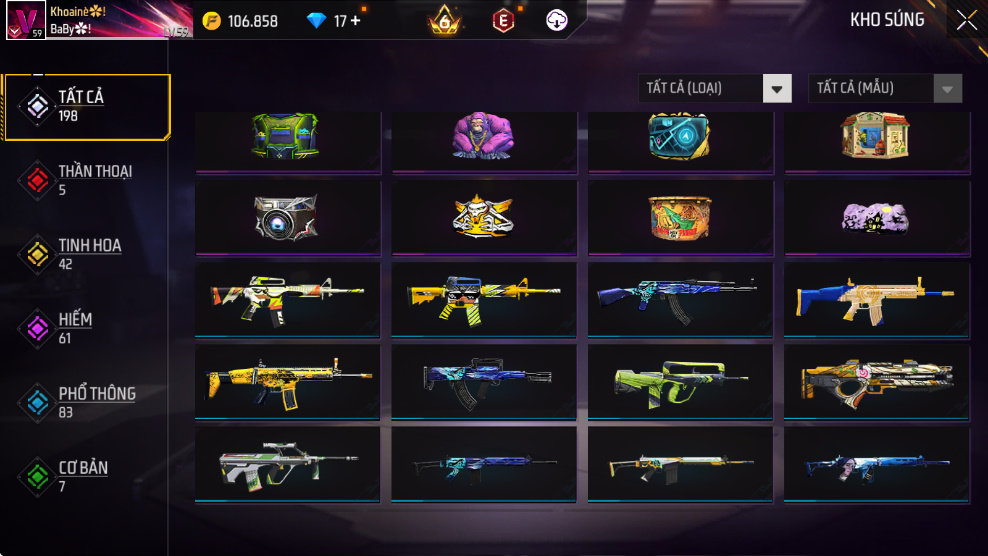Expand the Tất Cả (Mẫu) dropdown
Viewport: 988px width, 556px height.
(885, 89)
